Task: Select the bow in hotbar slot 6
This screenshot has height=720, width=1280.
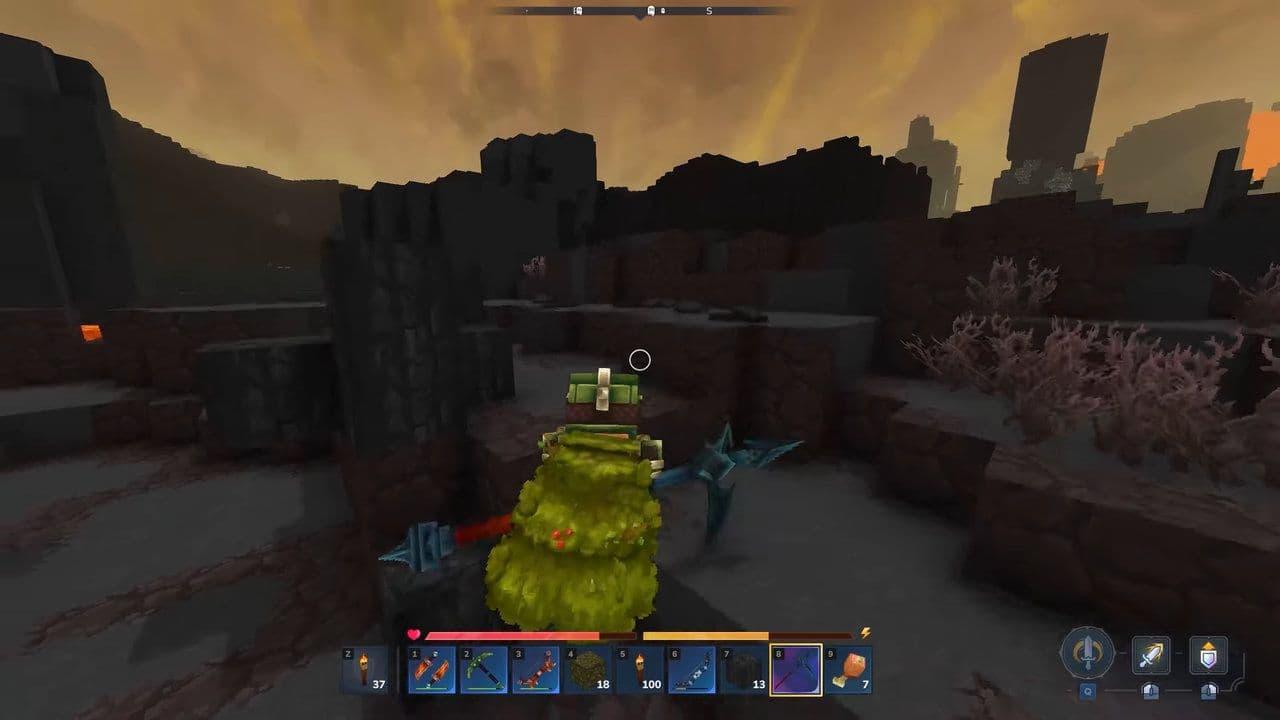Action: click(x=691, y=669)
